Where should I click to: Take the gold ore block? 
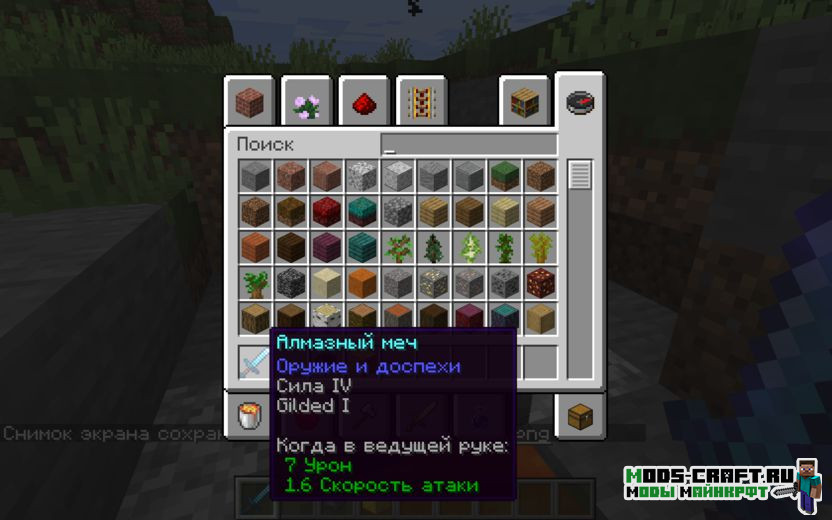click(433, 283)
